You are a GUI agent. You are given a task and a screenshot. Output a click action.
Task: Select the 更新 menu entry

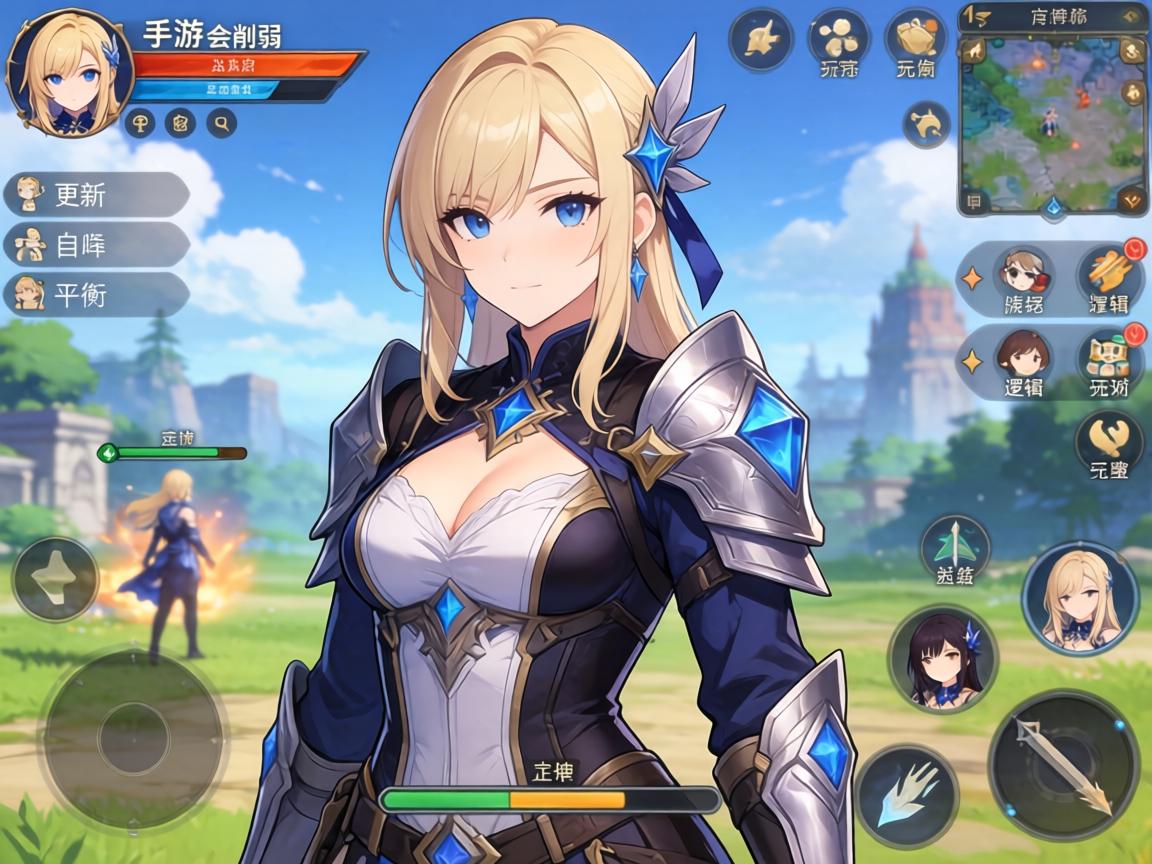96,194
